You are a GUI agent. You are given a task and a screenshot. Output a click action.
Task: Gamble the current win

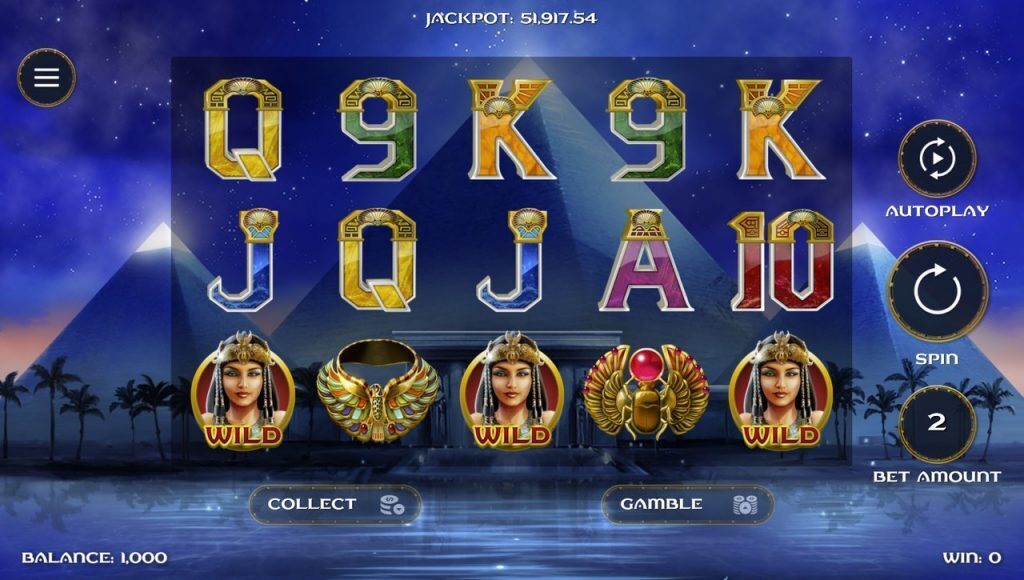coord(687,504)
